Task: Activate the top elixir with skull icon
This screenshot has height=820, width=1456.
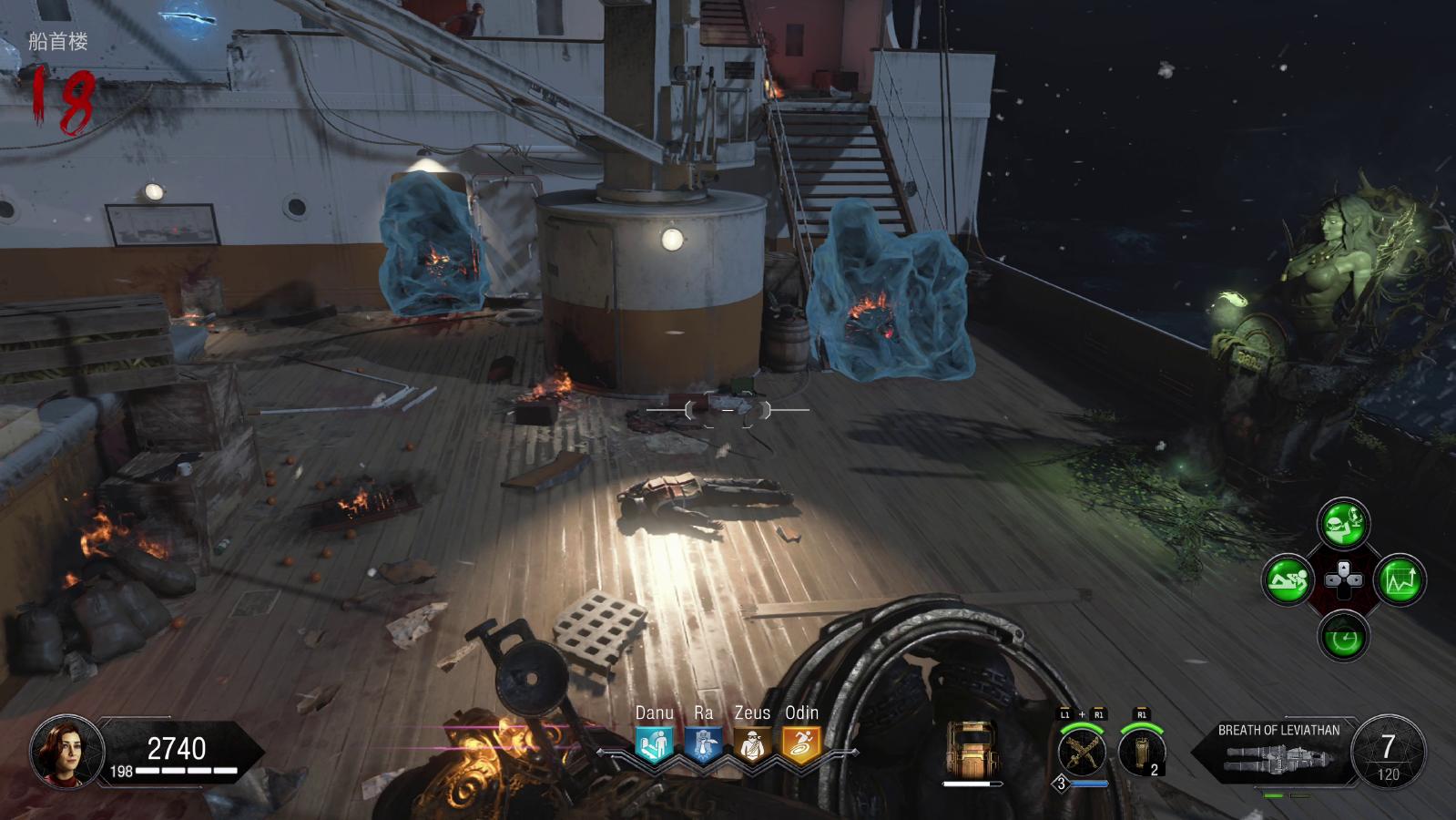Action: point(1343,523)
